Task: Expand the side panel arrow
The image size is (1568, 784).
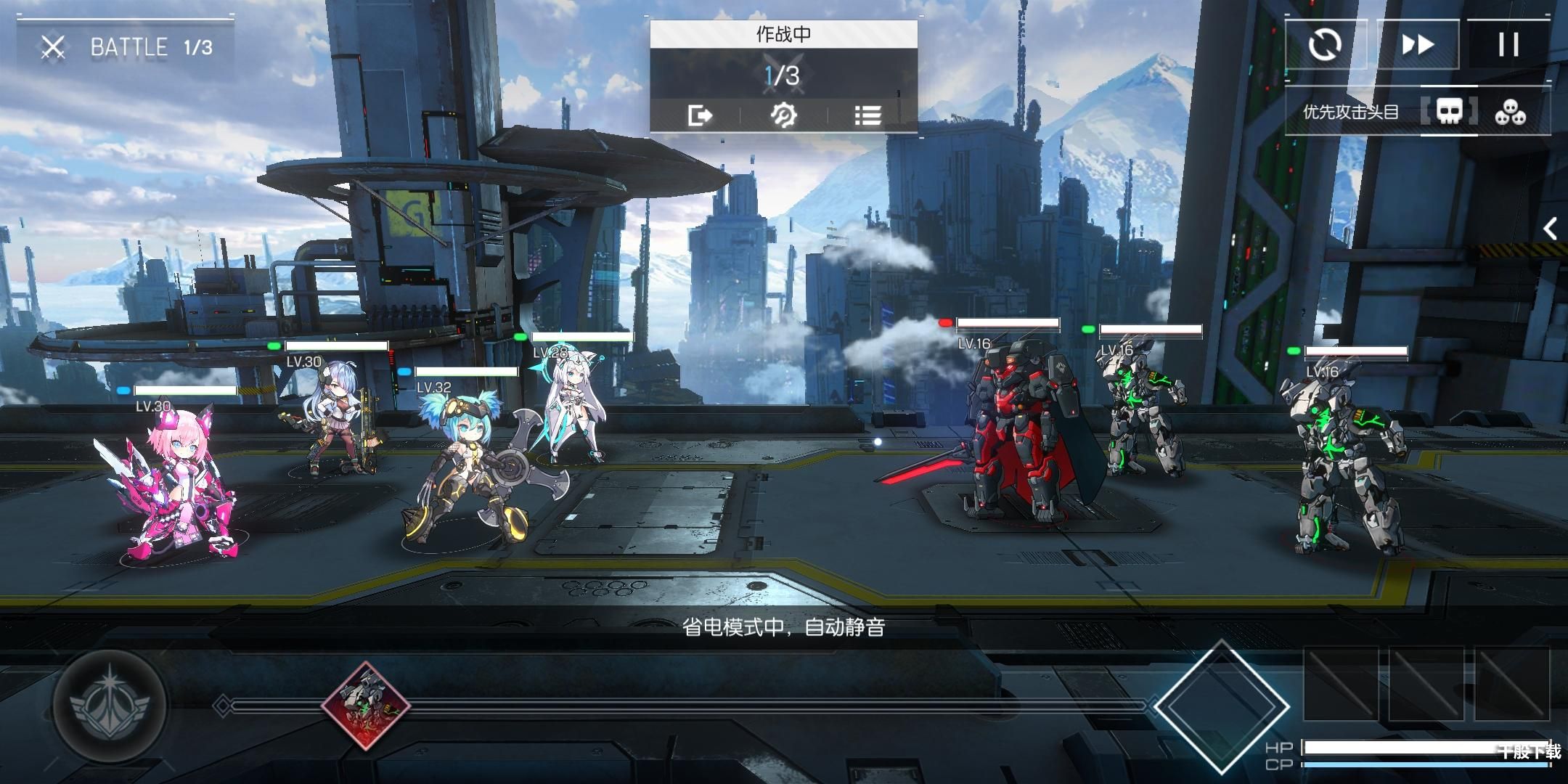Action: click(1550, 229)
